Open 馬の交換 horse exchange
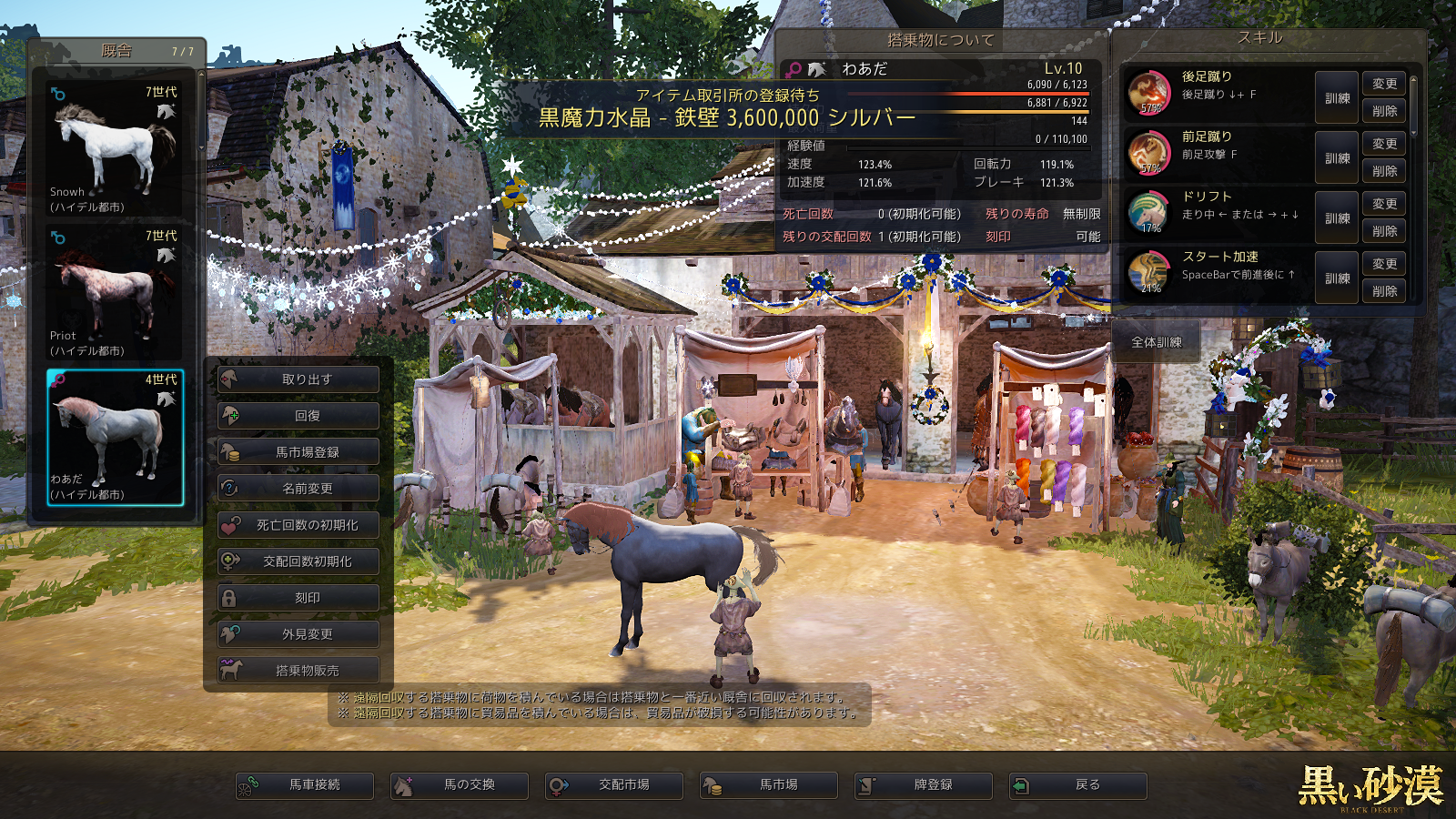 [460, 785]
